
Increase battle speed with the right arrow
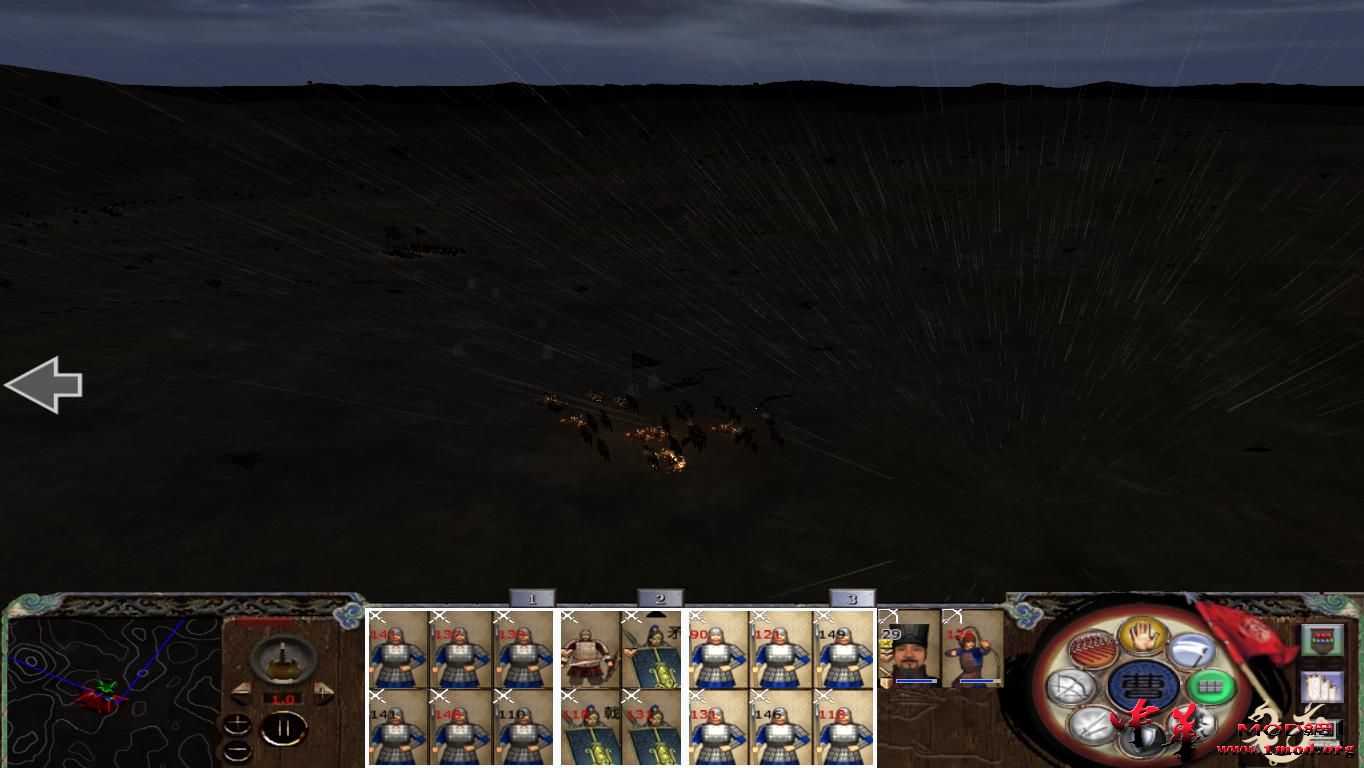[x=324, y=693]
